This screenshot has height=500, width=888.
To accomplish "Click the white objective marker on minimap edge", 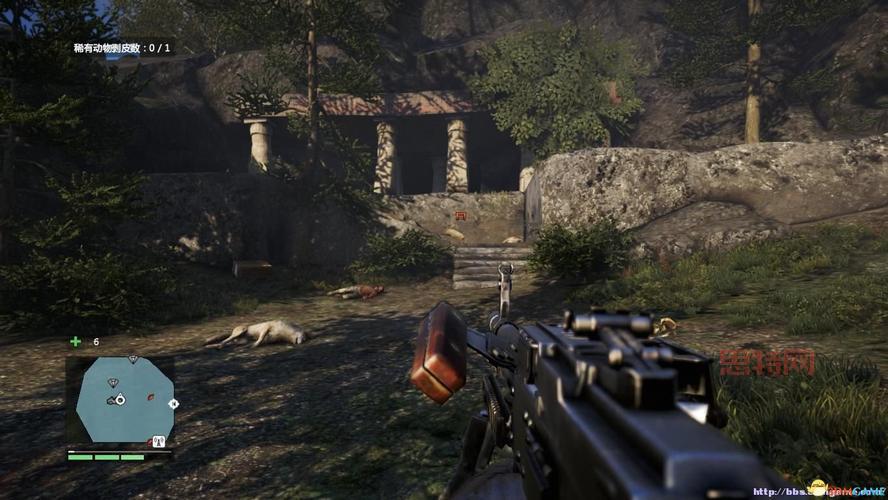I will pos(173,404).
